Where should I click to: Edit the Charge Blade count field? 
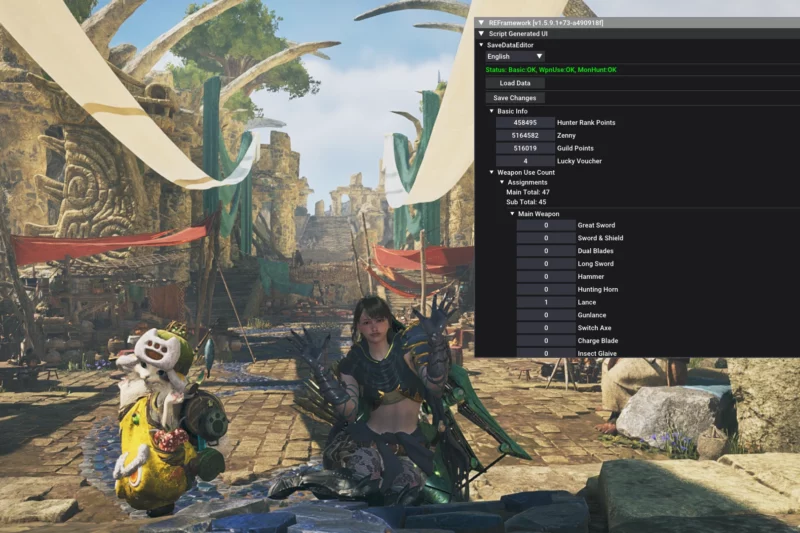coord(546,340)
